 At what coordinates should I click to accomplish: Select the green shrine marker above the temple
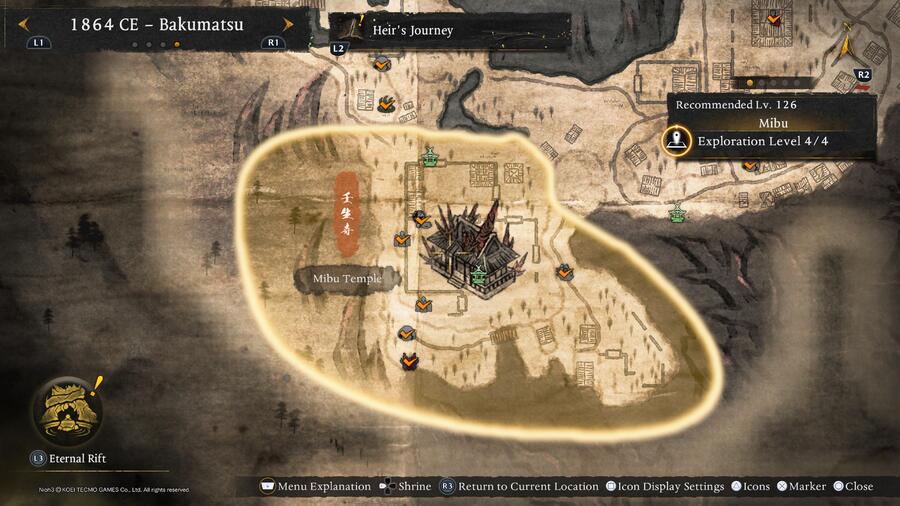431,155
